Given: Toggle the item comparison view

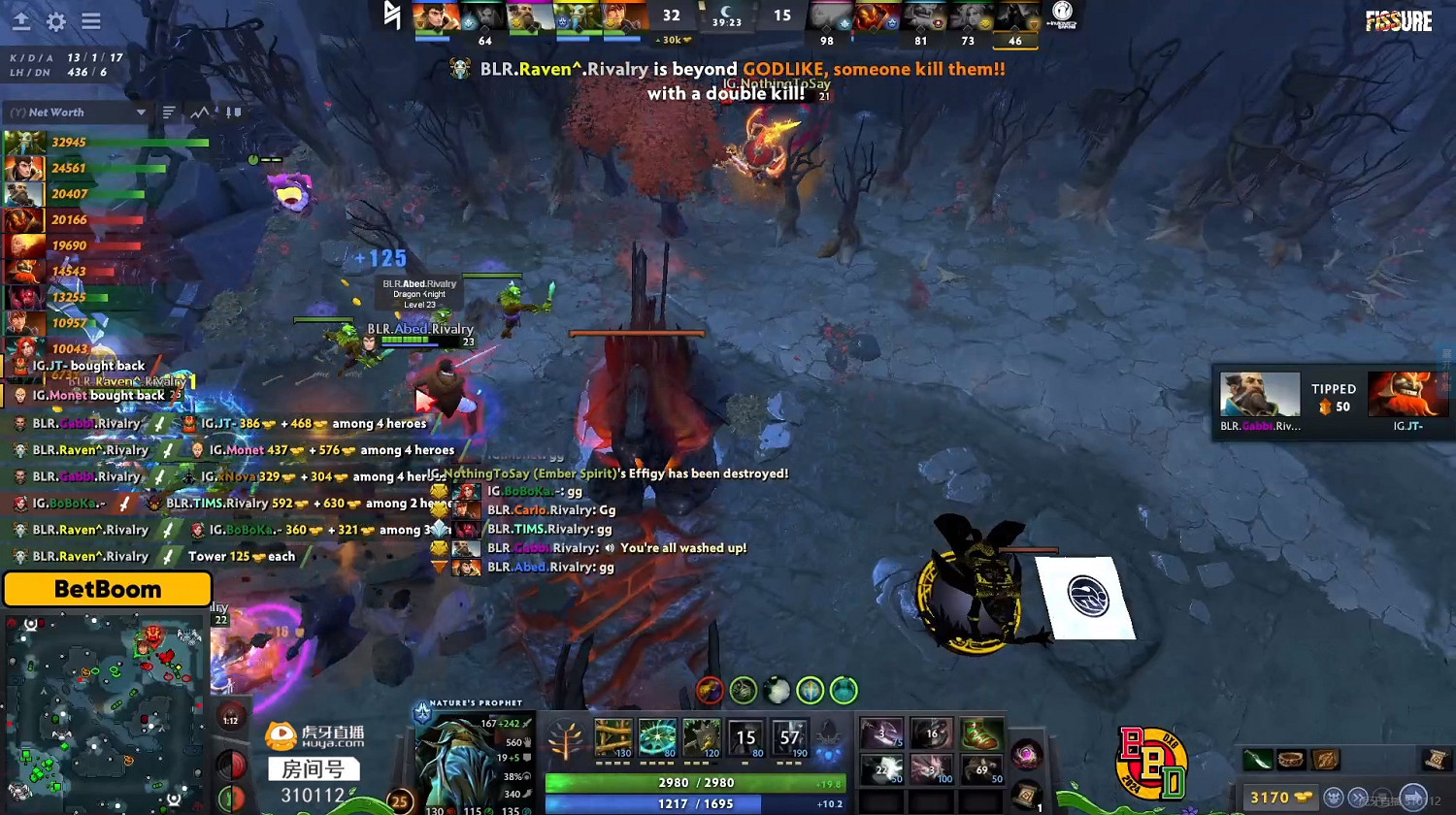Looking at the screenshot, I should point(234,112).
